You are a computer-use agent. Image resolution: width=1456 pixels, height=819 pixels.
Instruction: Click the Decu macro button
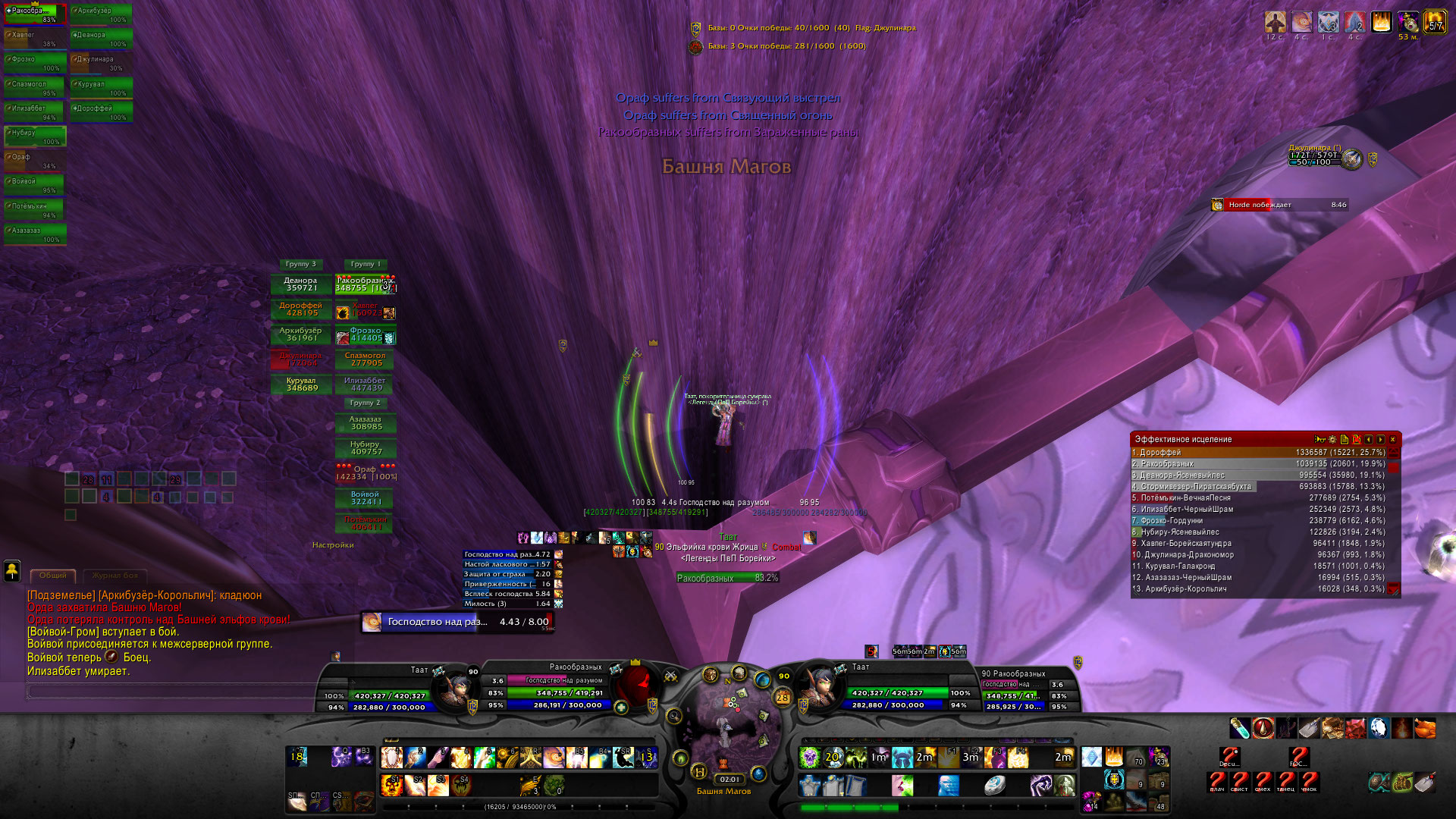pyautogui.click(x=1229, y=757)
